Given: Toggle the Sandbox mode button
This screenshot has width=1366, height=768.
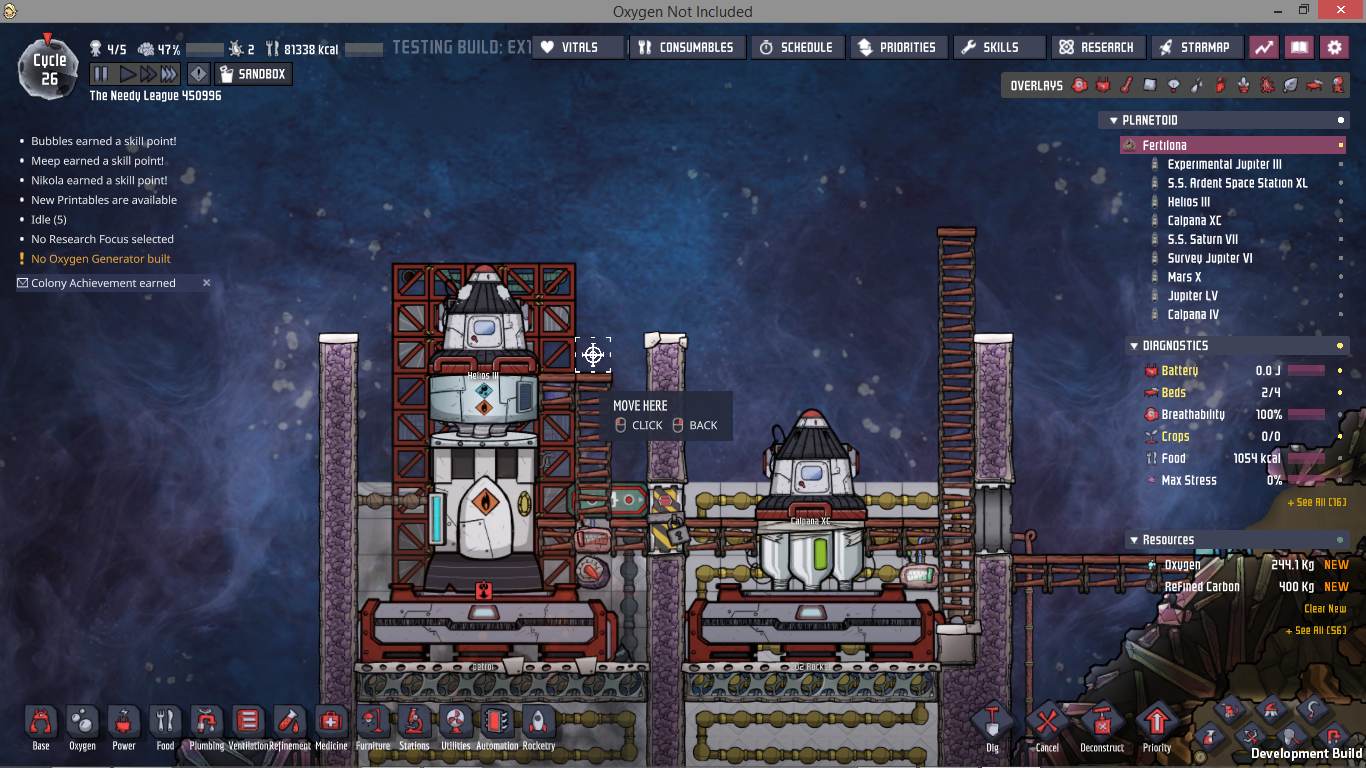Looking at the screenshot, I should 252,74.
